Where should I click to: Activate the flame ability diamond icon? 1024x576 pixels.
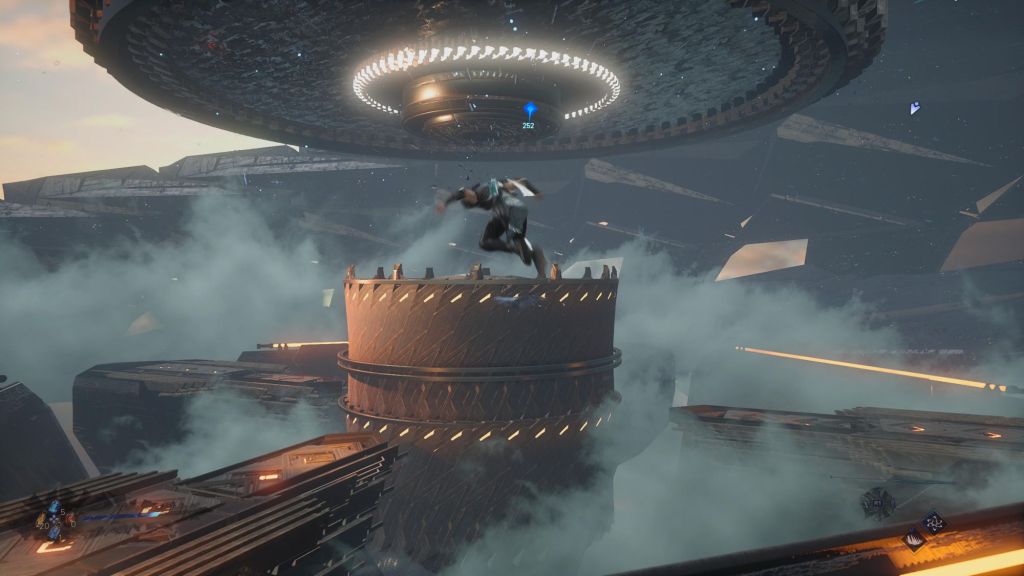[914, 540]
